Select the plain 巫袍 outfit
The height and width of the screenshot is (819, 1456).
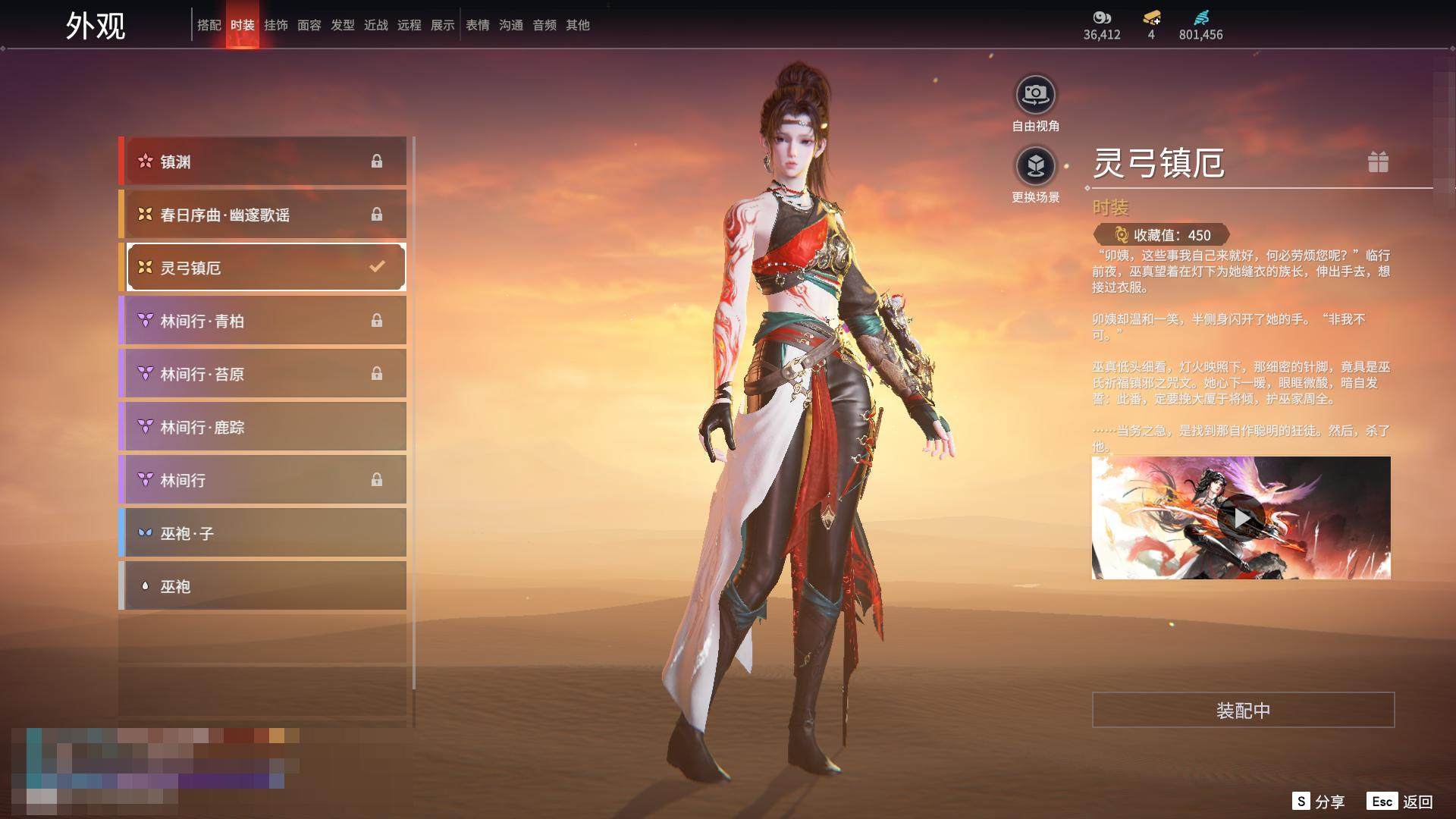263,586
